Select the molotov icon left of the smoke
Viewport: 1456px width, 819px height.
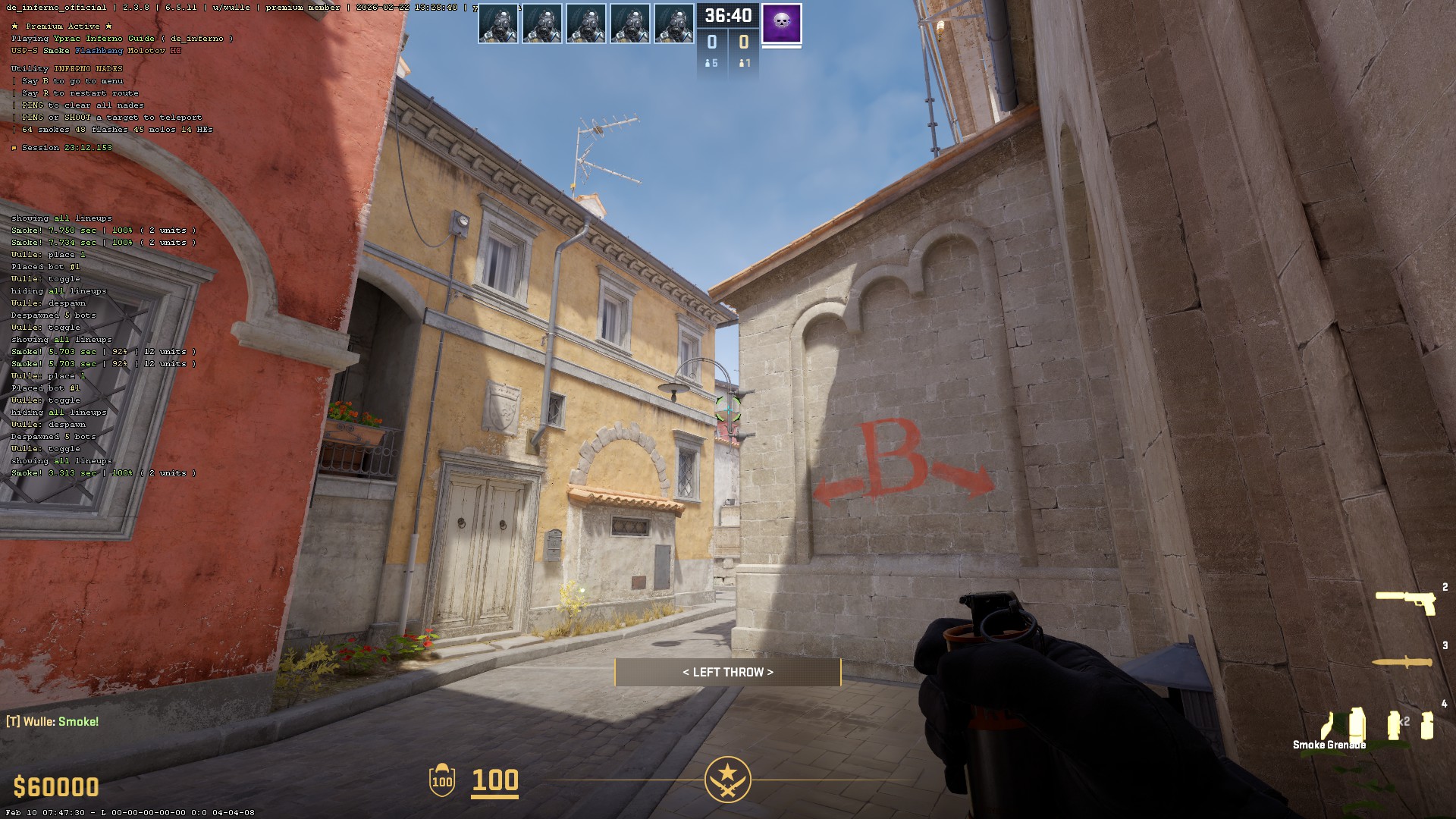tap(1327, 724)
